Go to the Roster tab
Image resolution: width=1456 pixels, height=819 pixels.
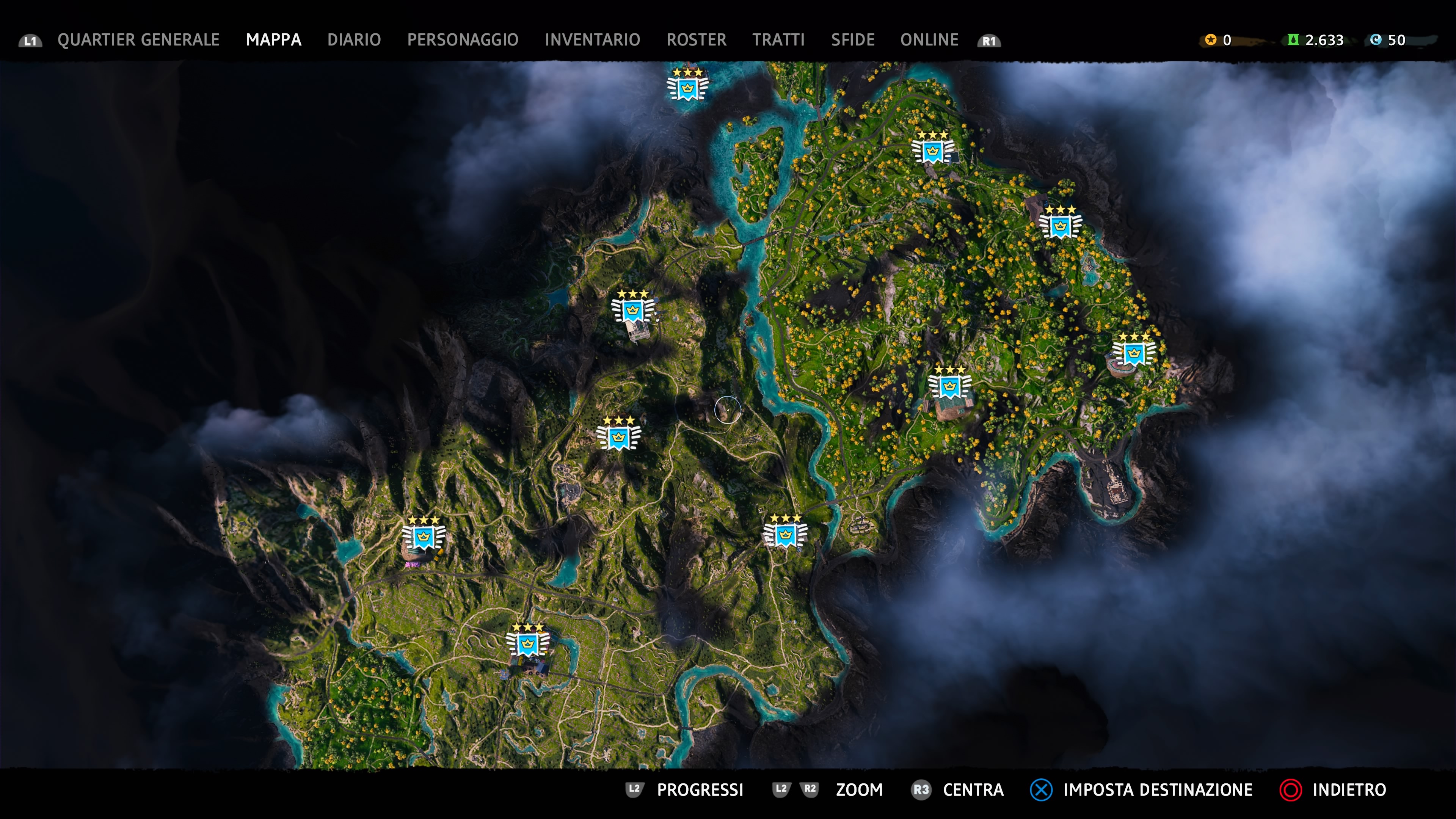(697, 40)
